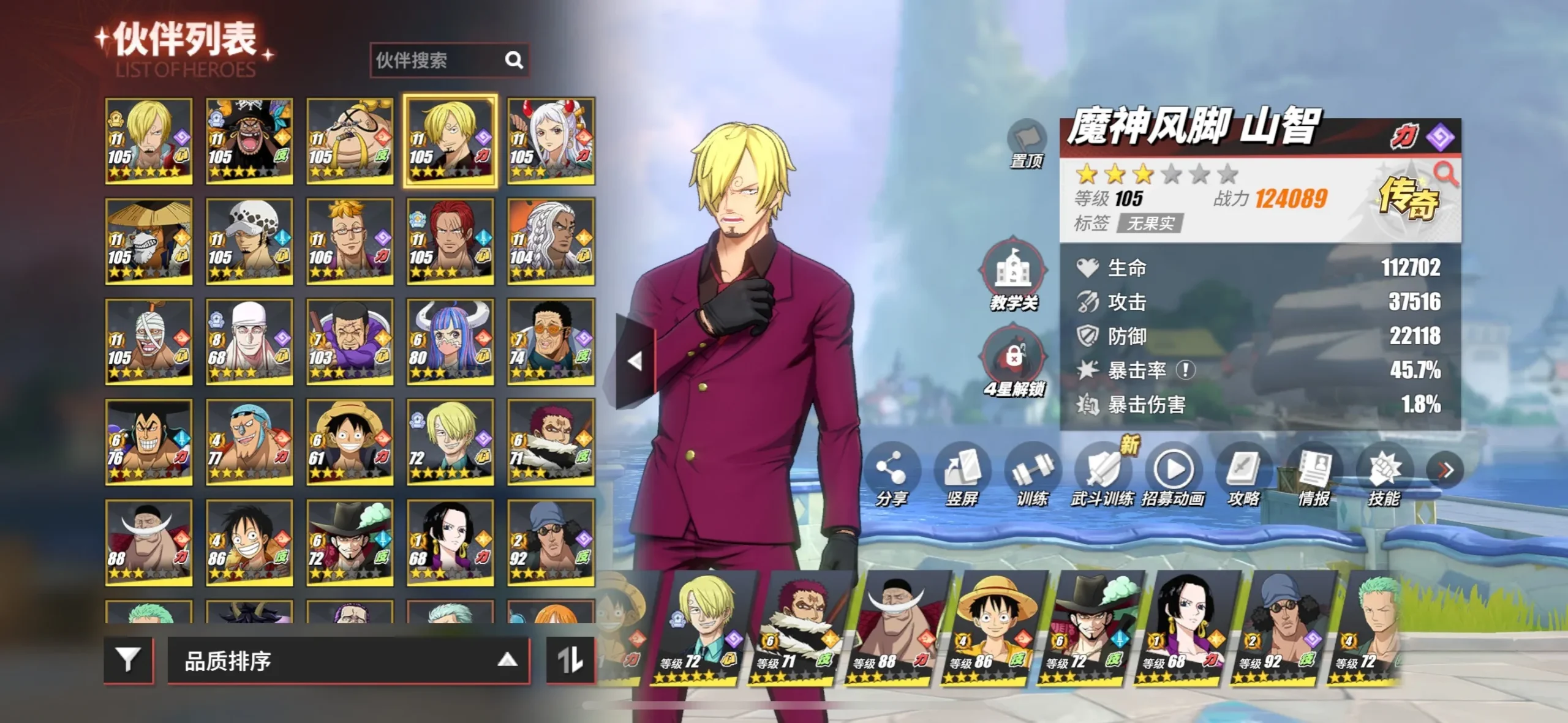Pick the red-haired Shanks hero tile
Screen dimensions: 1568x723
pyautogui.click(x=450, y=241)
